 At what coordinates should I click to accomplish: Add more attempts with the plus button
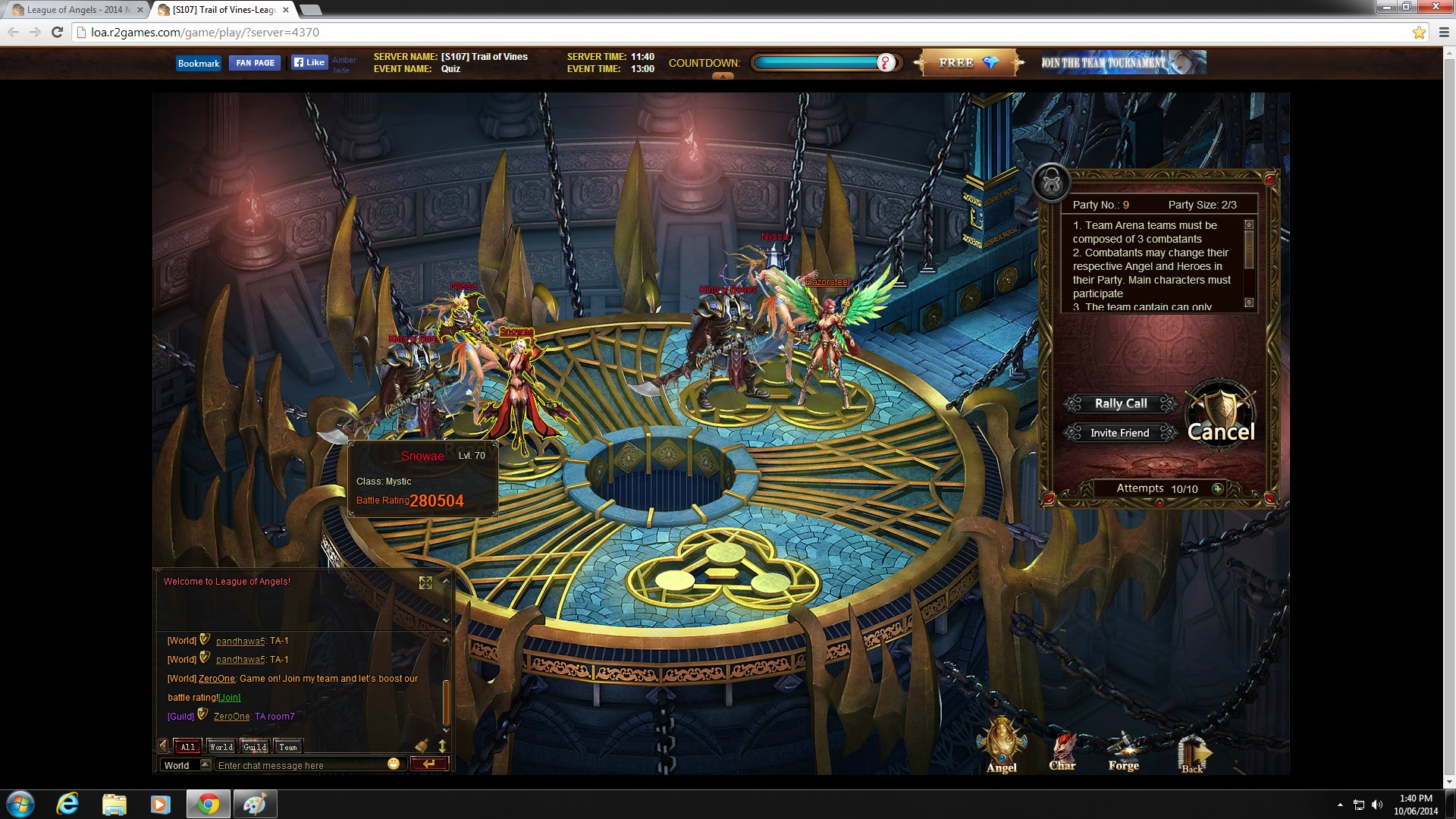[x=1218, y=489]
